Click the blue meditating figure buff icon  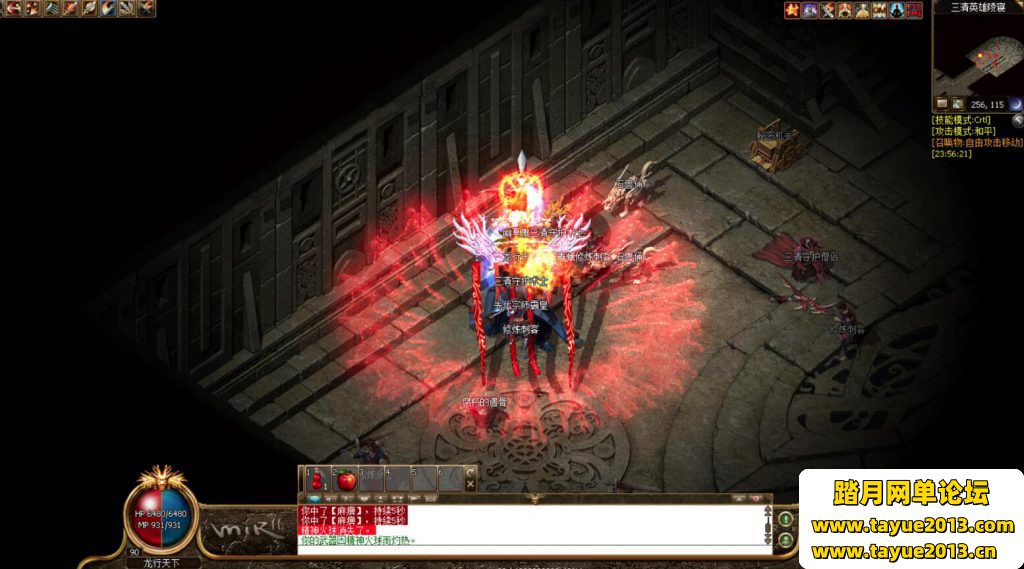coord(897,10)
